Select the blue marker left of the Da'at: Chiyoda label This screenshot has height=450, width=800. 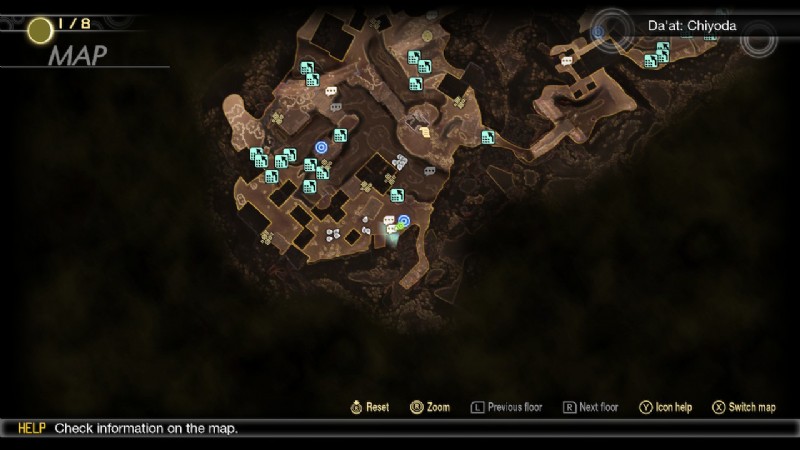[x=598, y=32]
